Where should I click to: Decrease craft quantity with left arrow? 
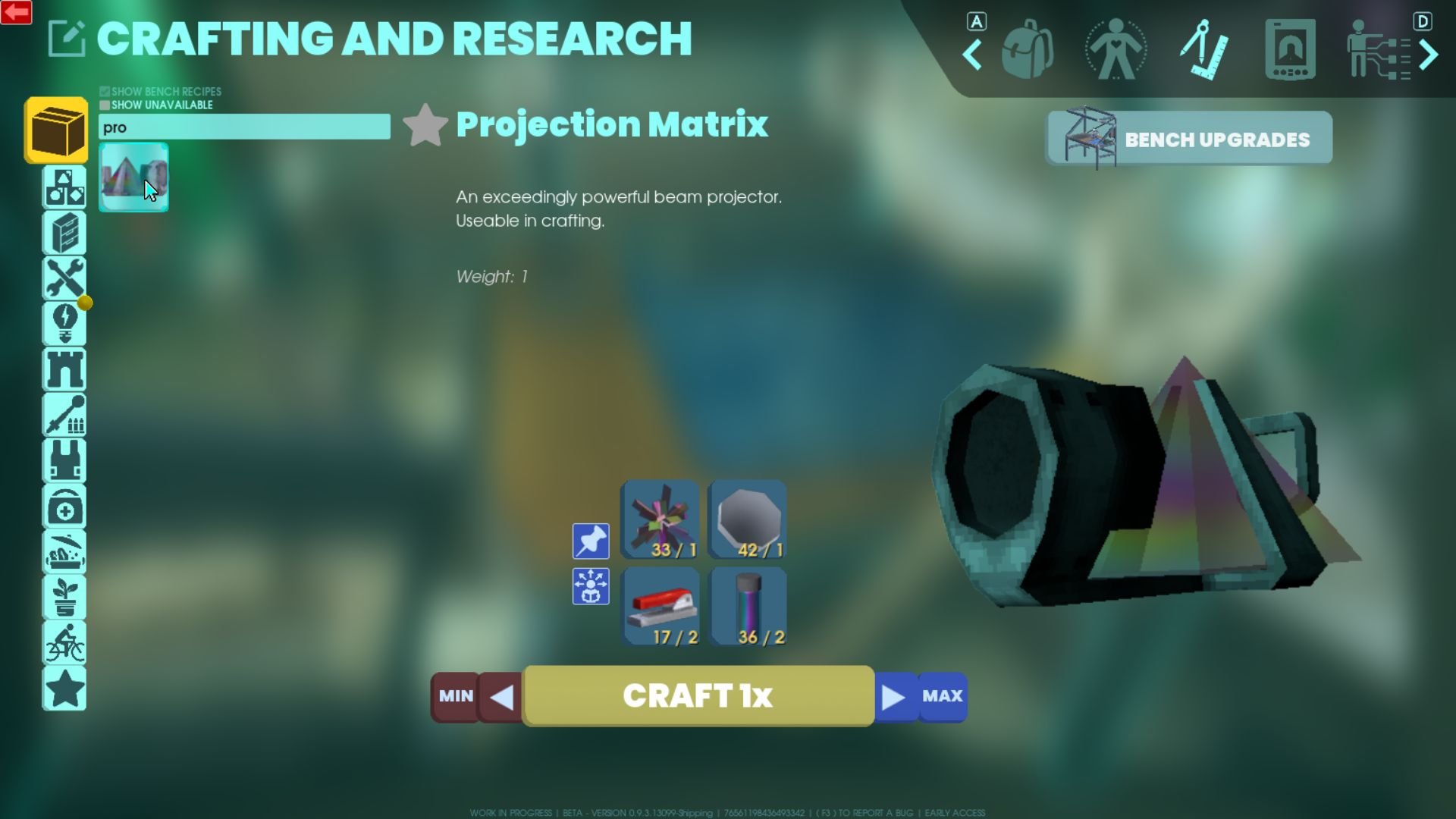pos(501,696)
